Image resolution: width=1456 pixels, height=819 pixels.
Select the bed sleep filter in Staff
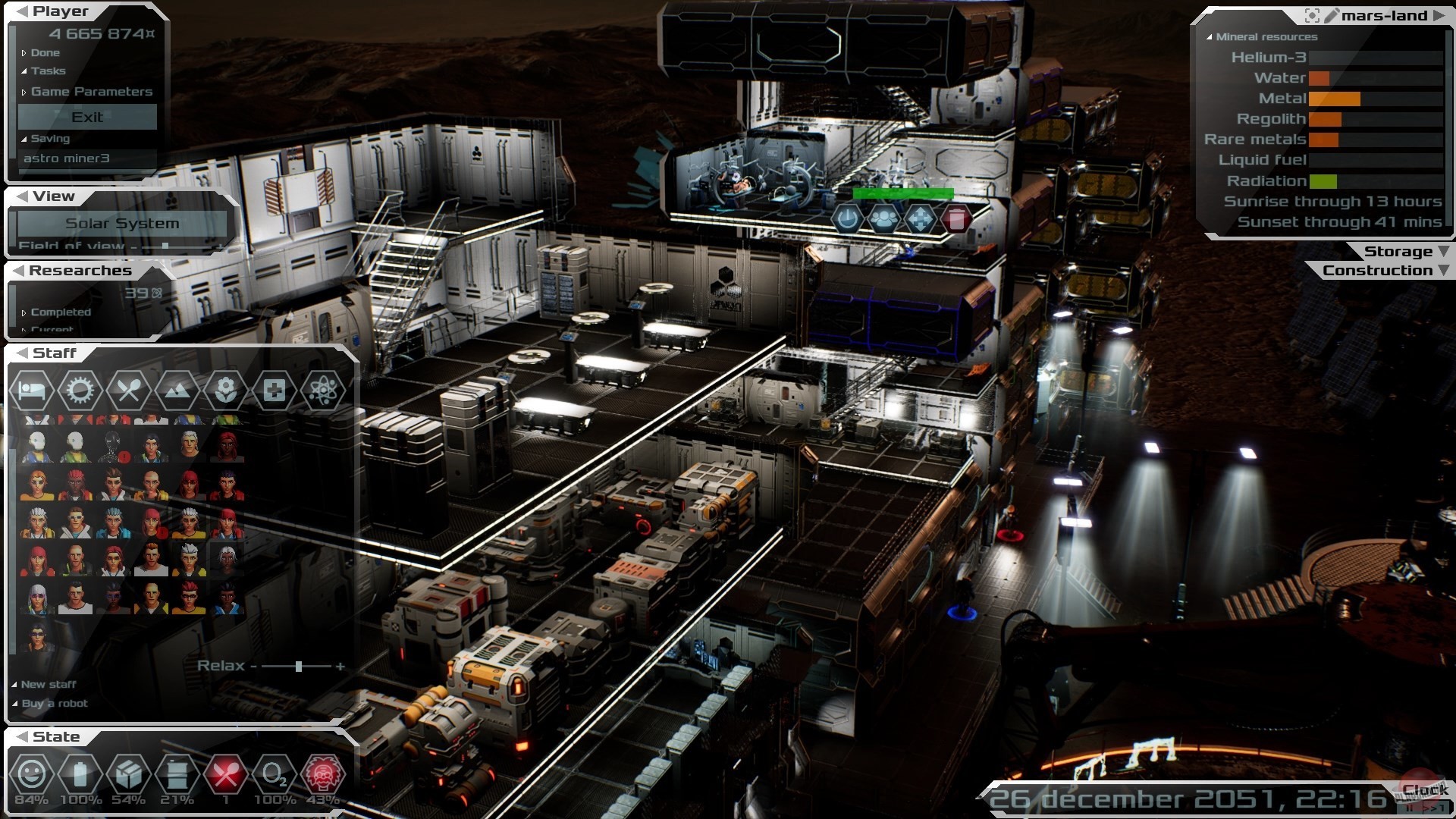coord(32,391)
